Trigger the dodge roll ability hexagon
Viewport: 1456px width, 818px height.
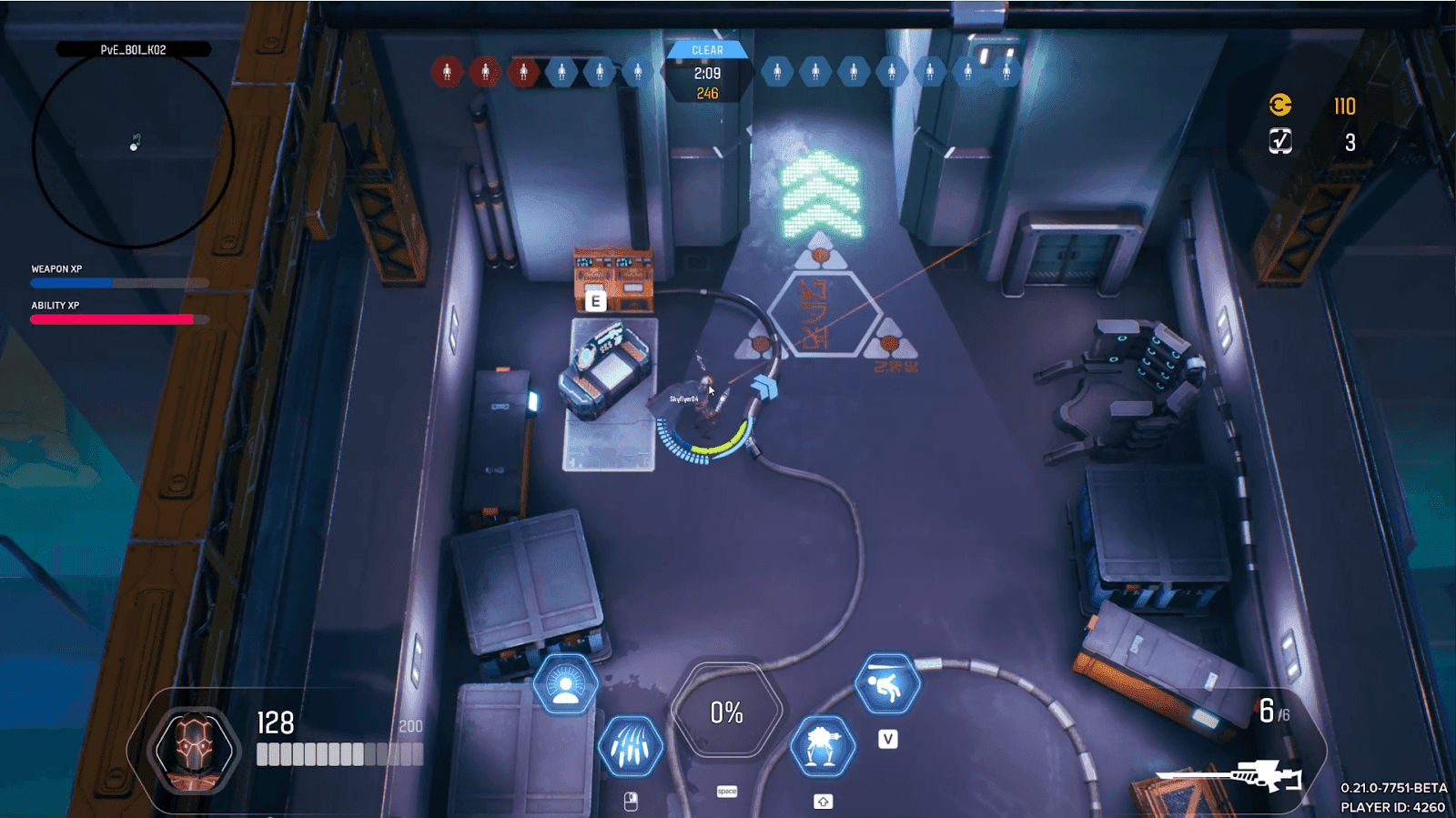887,684
